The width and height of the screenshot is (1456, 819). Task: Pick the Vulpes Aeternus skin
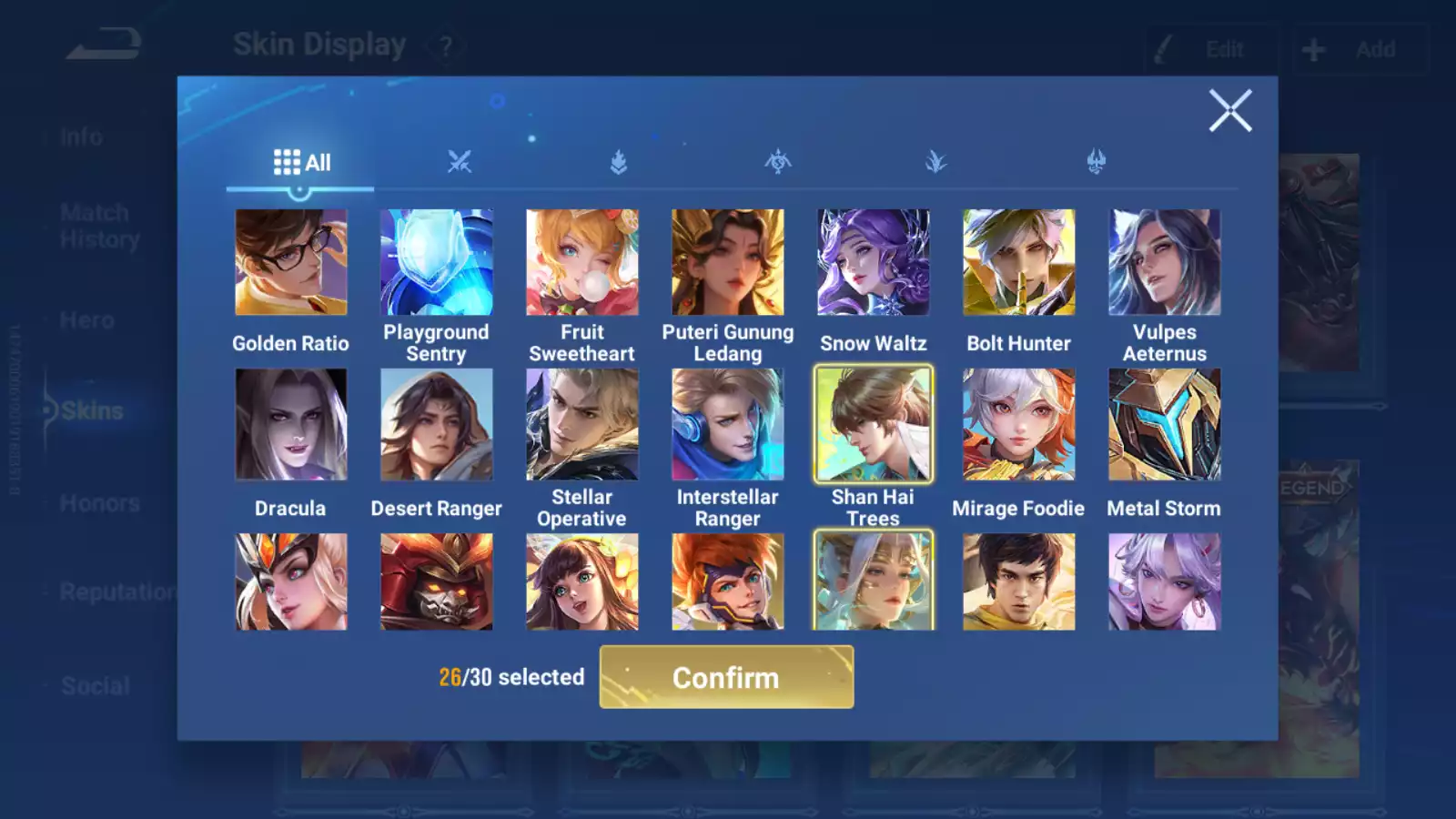pos(1165,263)
